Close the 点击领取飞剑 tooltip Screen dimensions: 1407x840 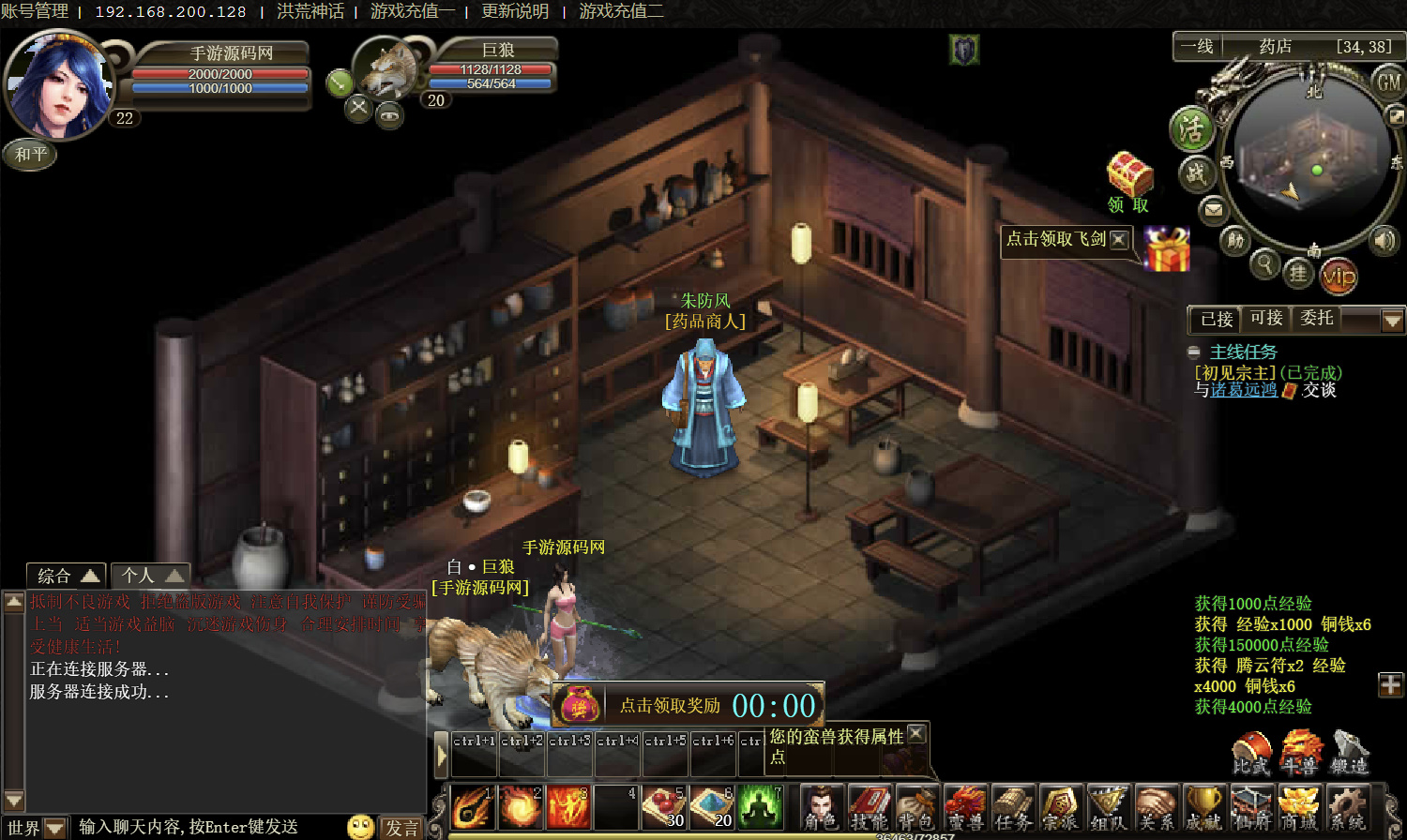click(1119, 239)
